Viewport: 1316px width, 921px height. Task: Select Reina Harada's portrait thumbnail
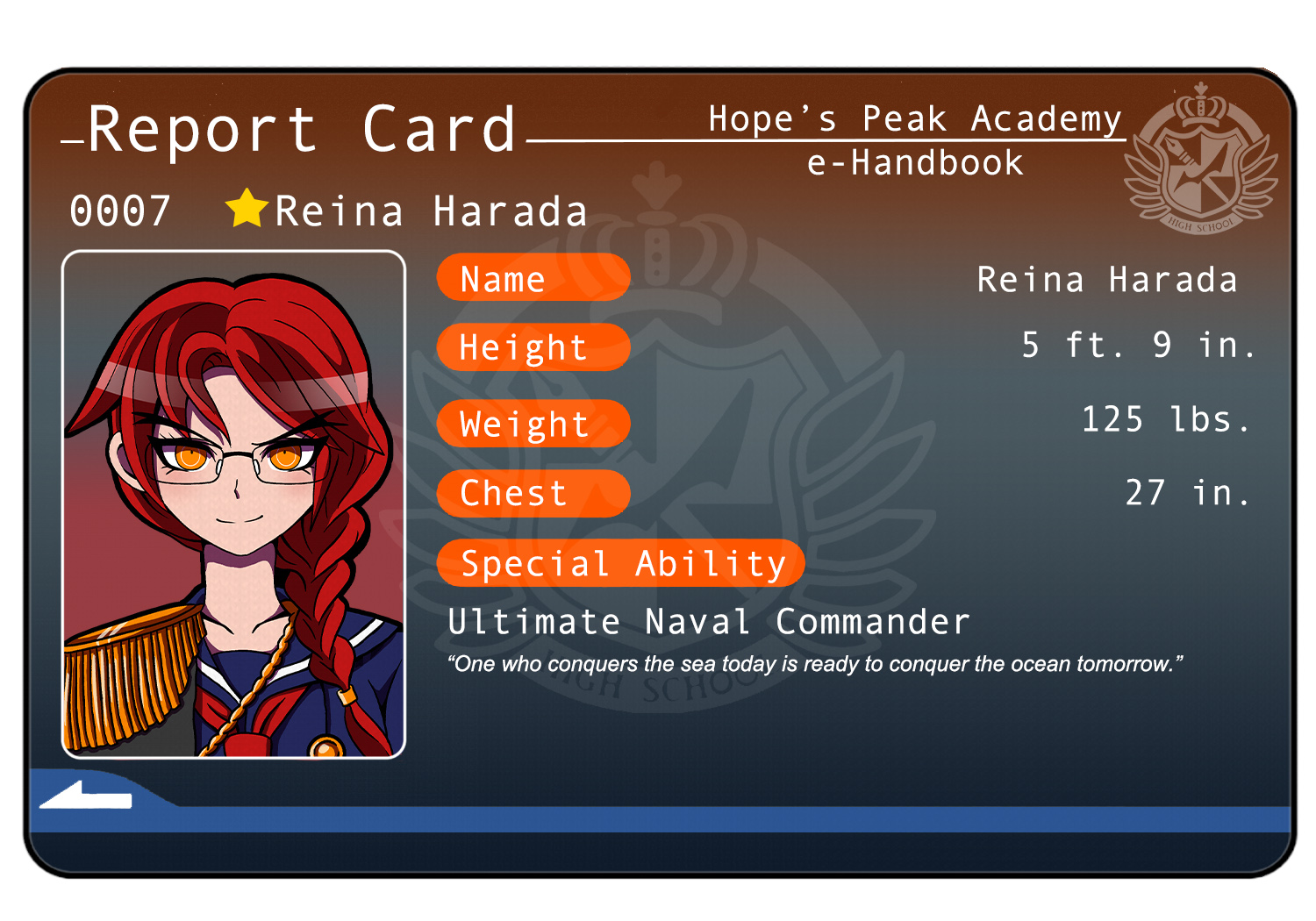point(233,504)
